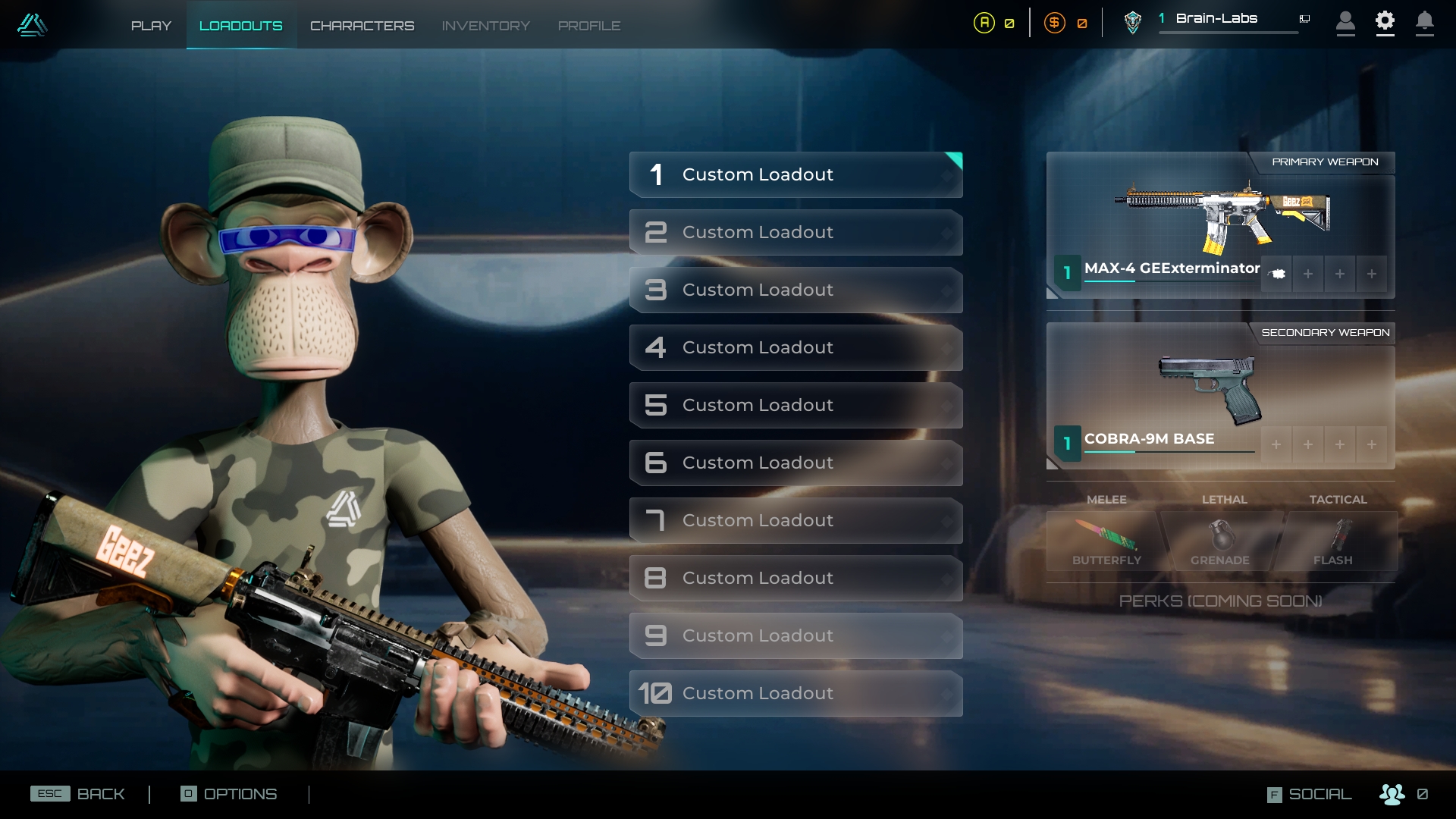The image size is (1456, 819).
Task: Choose Custom Loadout 10
Action: [x=795, y=694]
